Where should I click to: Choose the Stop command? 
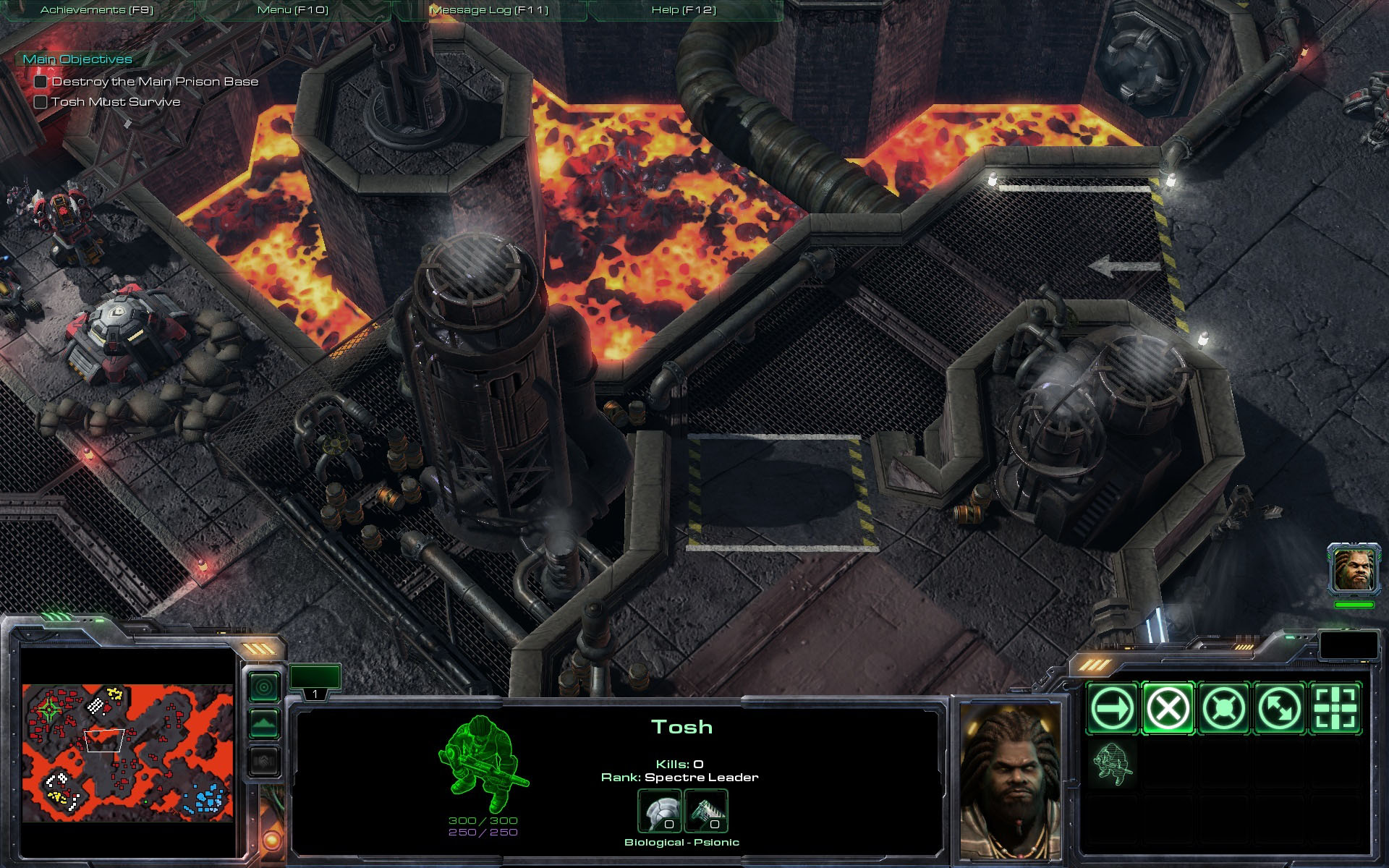pyautogui.click(x=1168, y=708)
